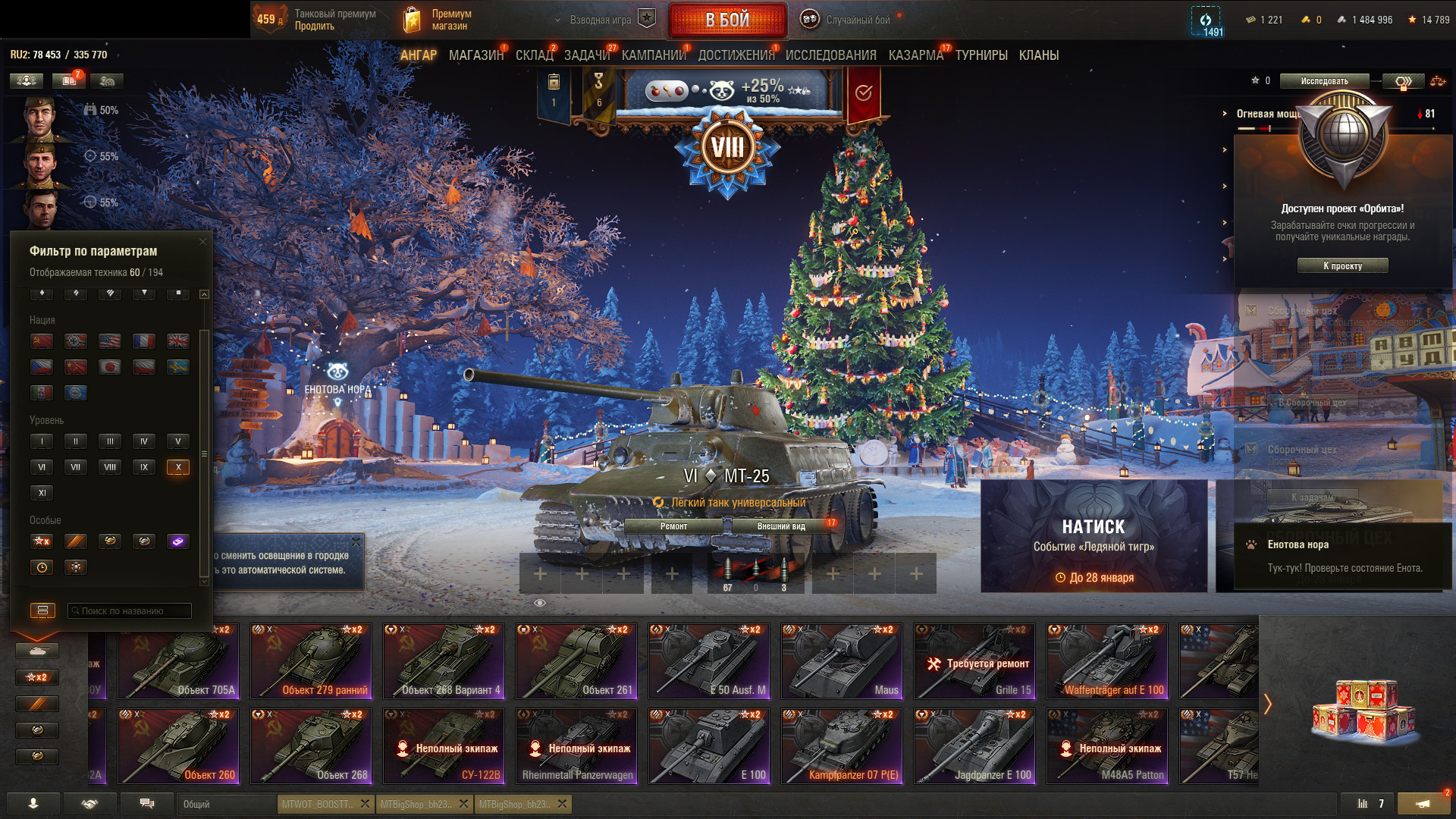Screen dimensions: 1456x819
Task: Start battle with the В БОЙ button
Action: click(x=726, y=20)
